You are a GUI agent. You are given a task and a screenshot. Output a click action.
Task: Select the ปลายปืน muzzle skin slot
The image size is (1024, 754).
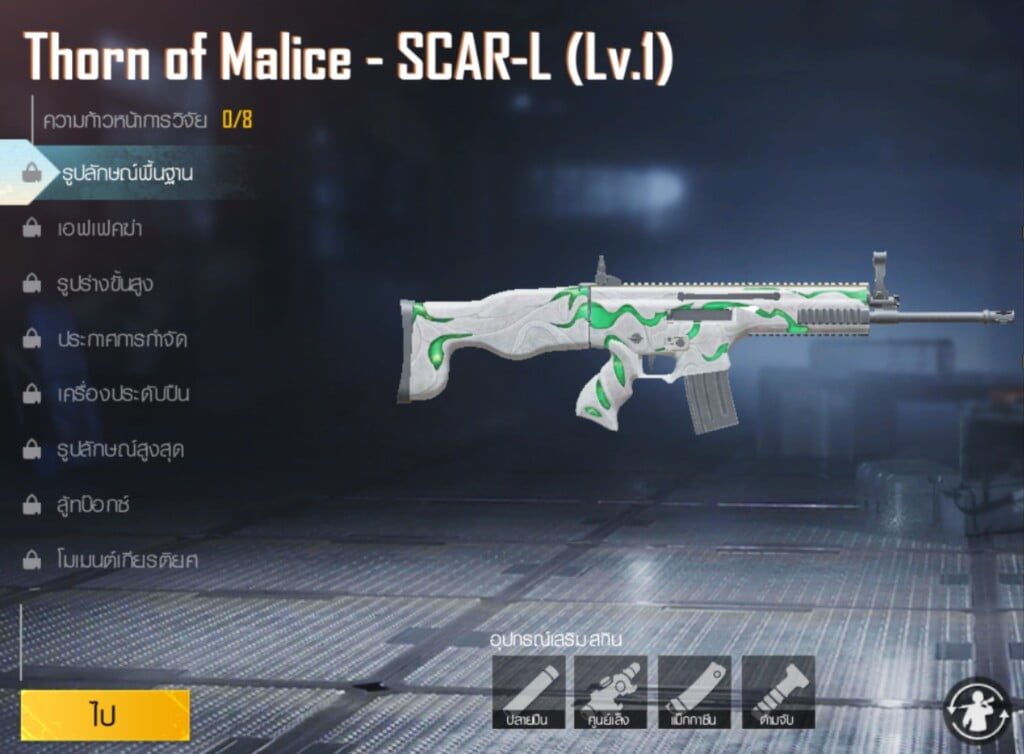(529, 692)
